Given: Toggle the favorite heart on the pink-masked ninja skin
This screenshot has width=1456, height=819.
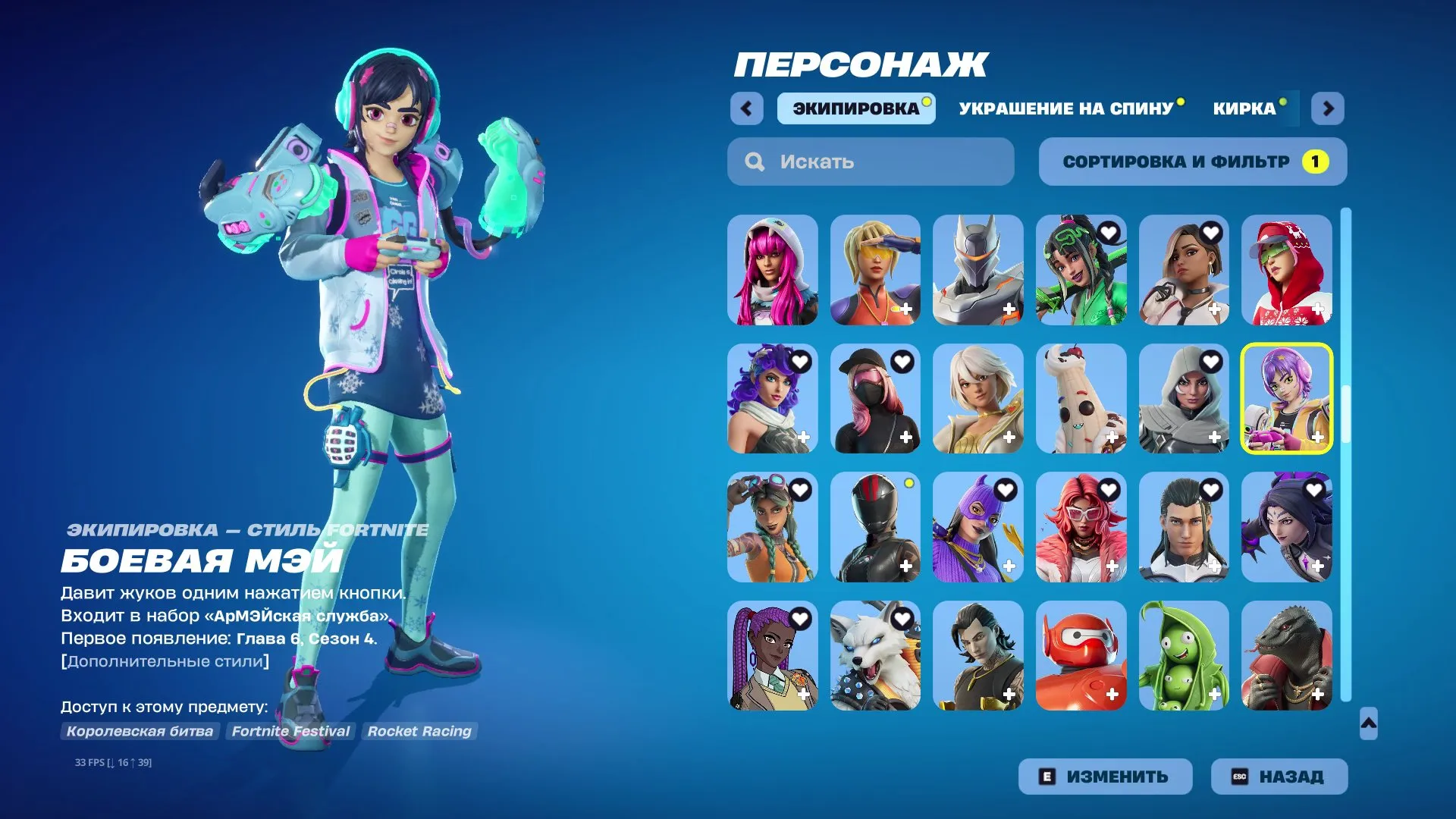Looking at the screenshot, I should pos(902,361).
